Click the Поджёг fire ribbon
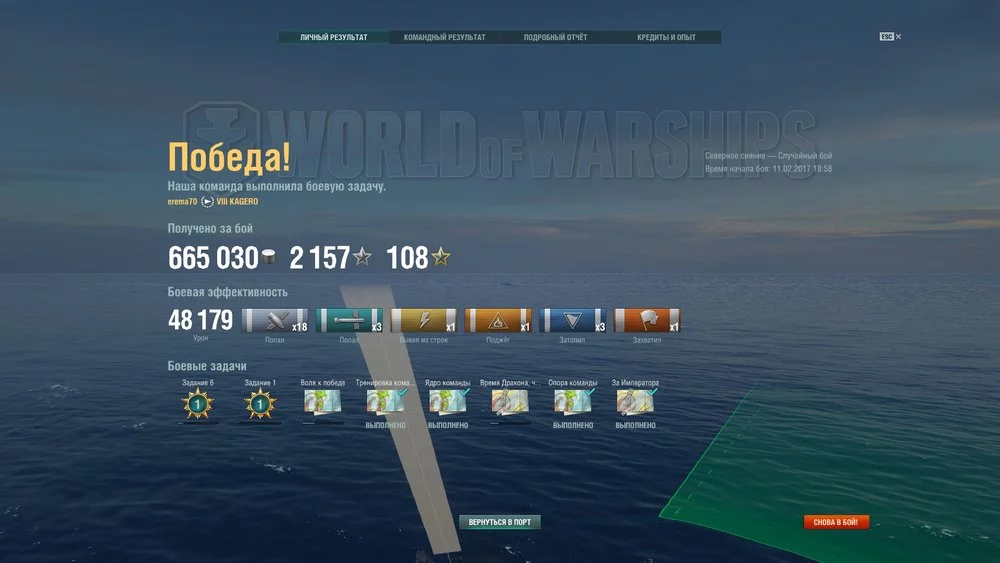The height and width of the screenshot is (563, 1000). (x=499, y=321)
